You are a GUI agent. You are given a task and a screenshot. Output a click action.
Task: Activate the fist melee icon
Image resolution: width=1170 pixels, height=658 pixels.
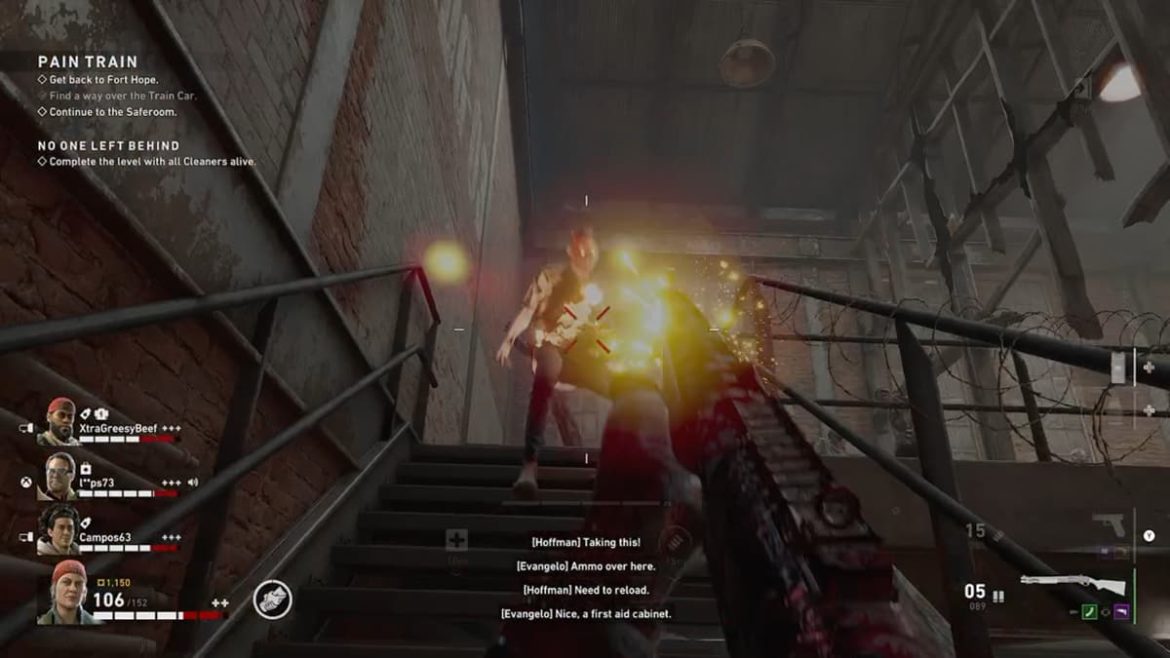(x=272, y=599)
